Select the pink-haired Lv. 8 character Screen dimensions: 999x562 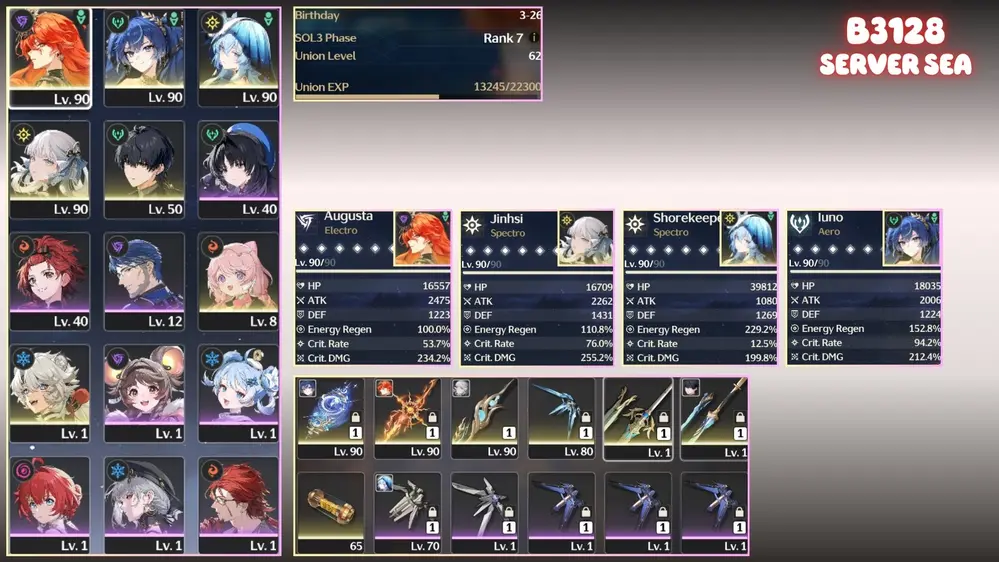click(238, 282)
